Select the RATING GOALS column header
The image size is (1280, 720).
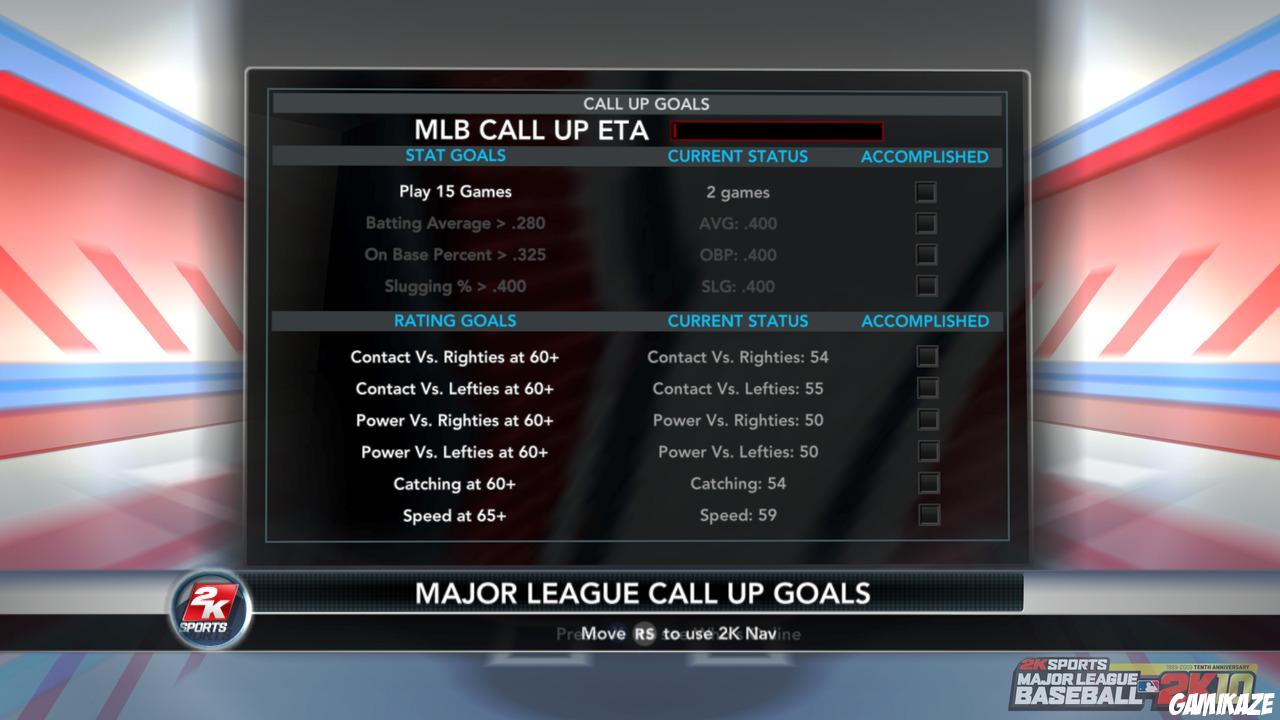(454, 321)
